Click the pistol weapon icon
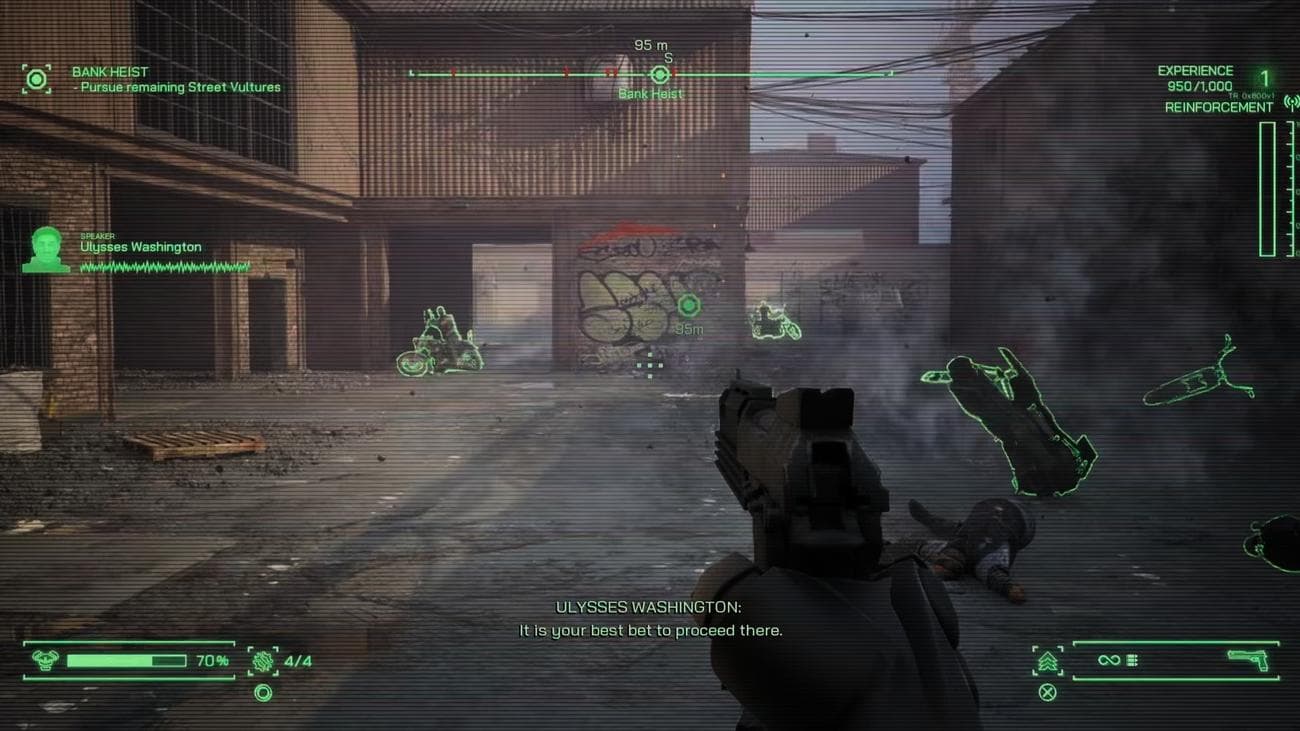 [1247, 660]
